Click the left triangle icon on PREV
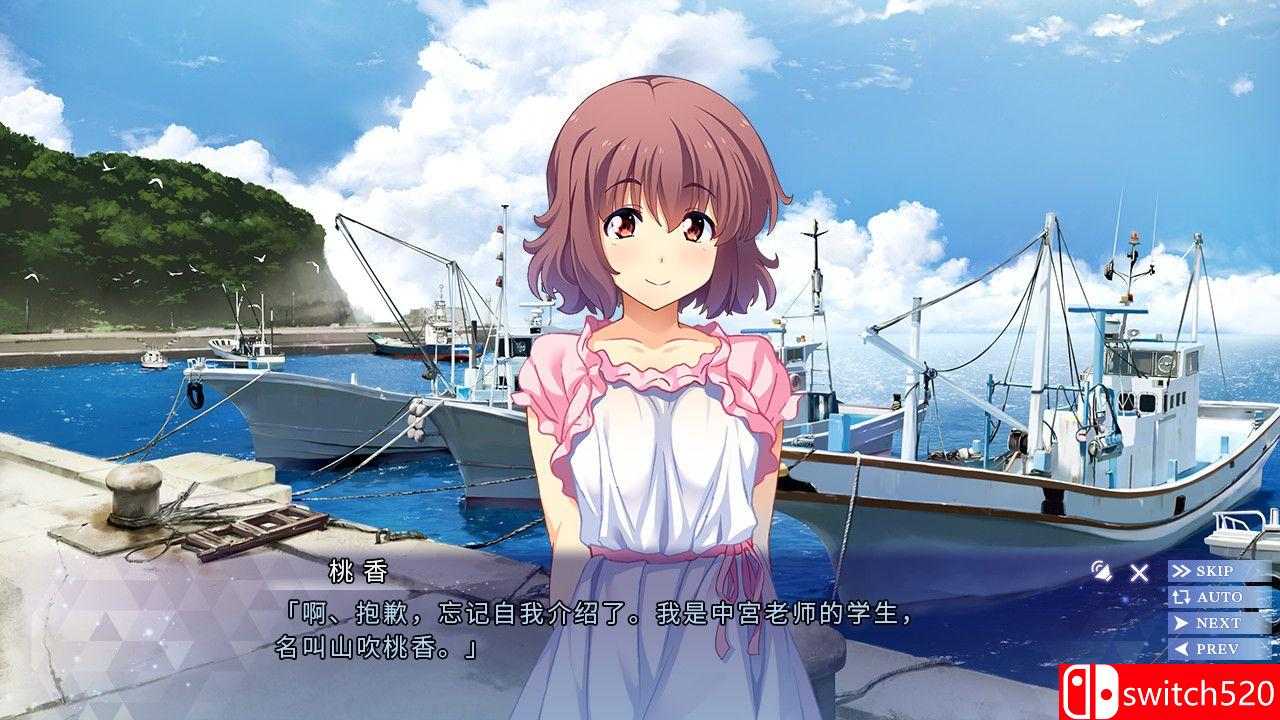This screenshot has height=720, width=1280. pos(1184,646)
